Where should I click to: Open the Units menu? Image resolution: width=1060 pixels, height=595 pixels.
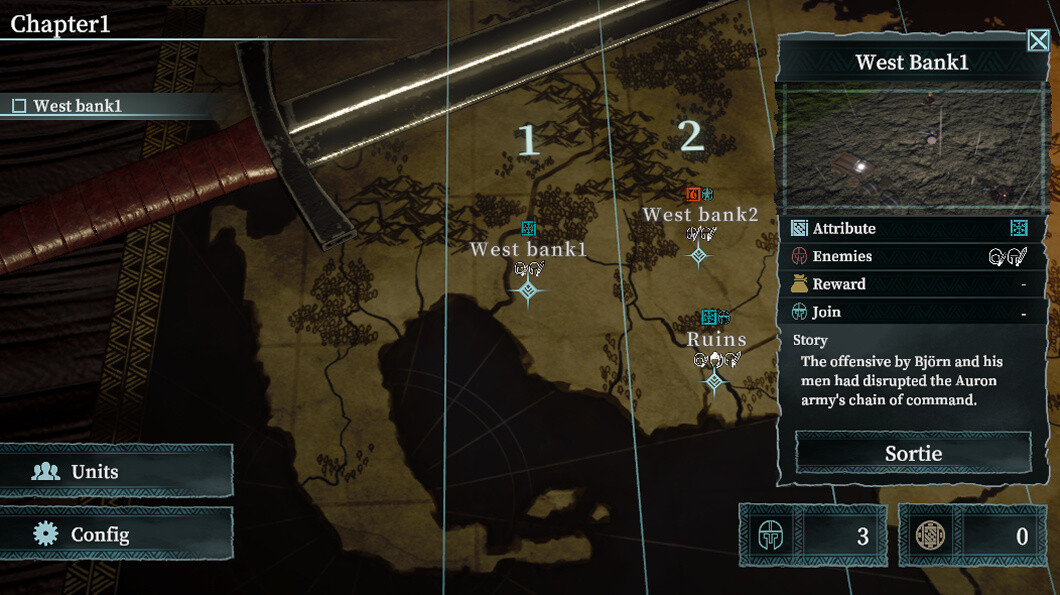tap(116, 472)
